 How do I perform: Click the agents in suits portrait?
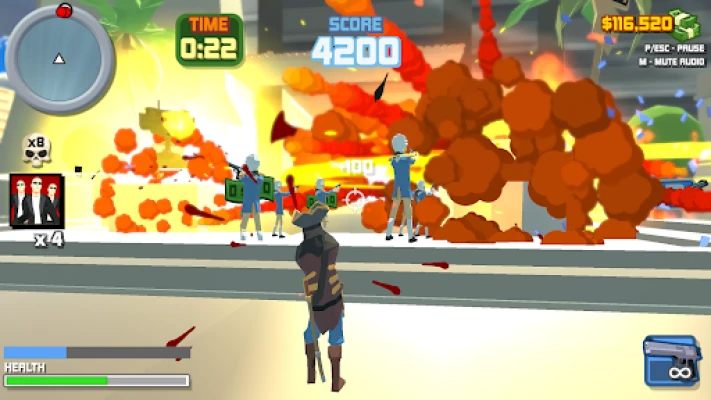coord(37,201)
